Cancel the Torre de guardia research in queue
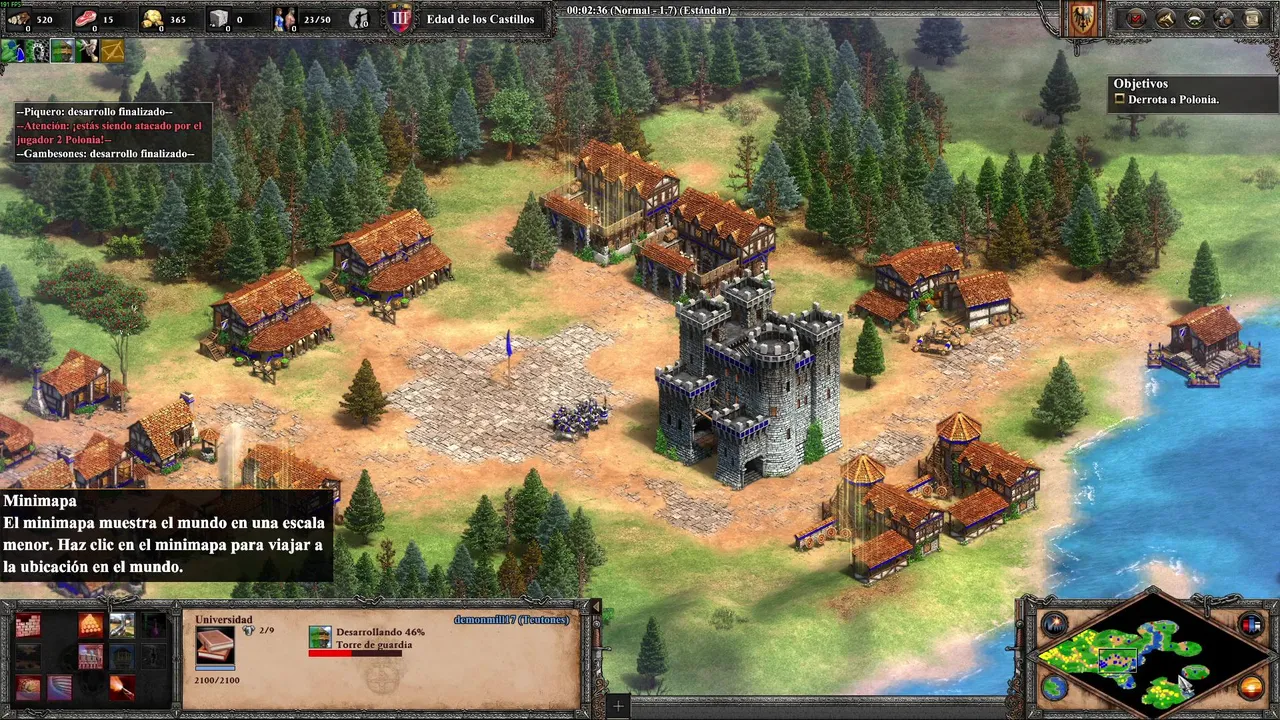Screen dimensions: 1280x720 320,637
